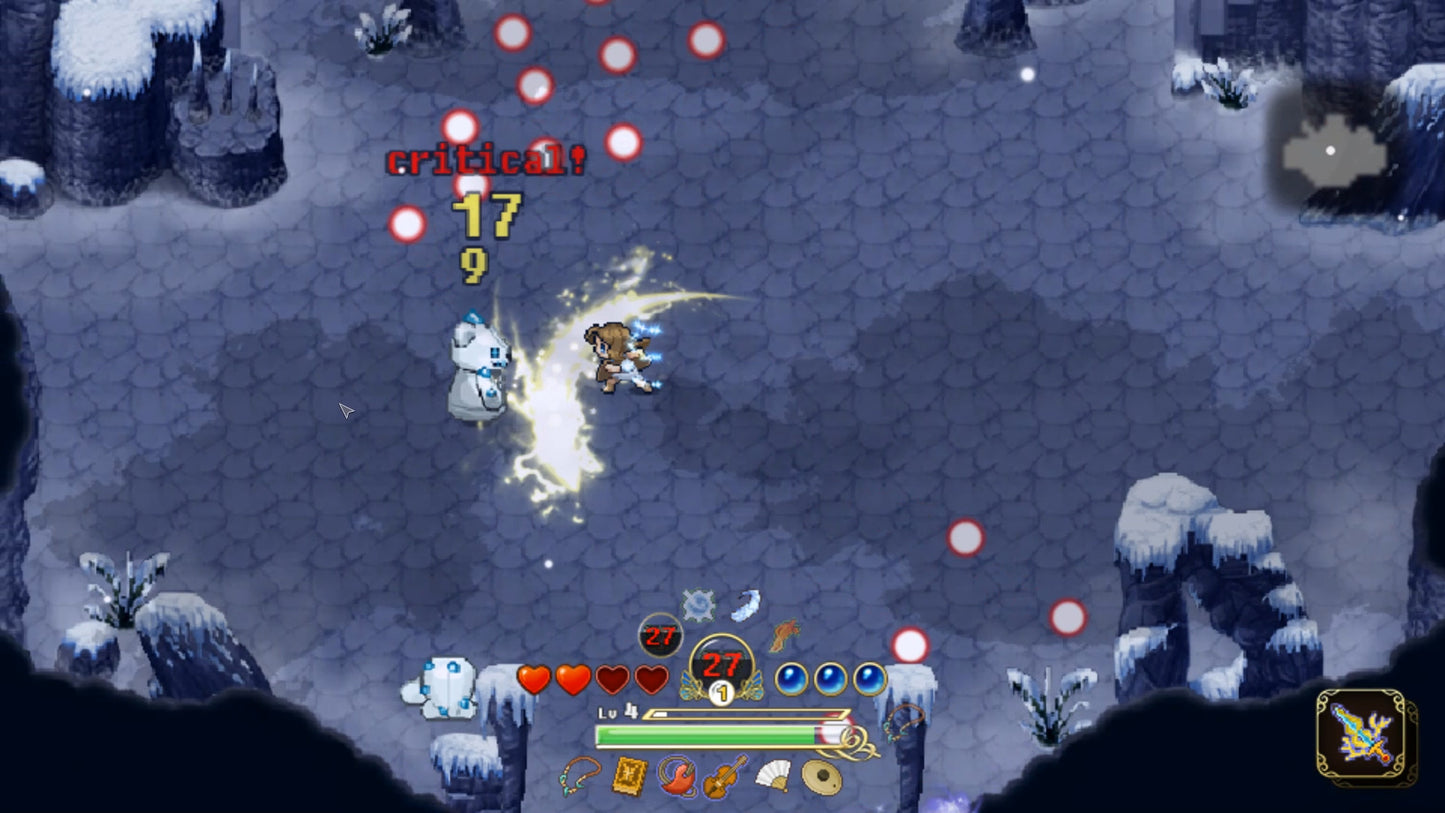This screenshot has height=813, width=1445.
Task: Click the white feather buff icon
Action: click(745, 604)
